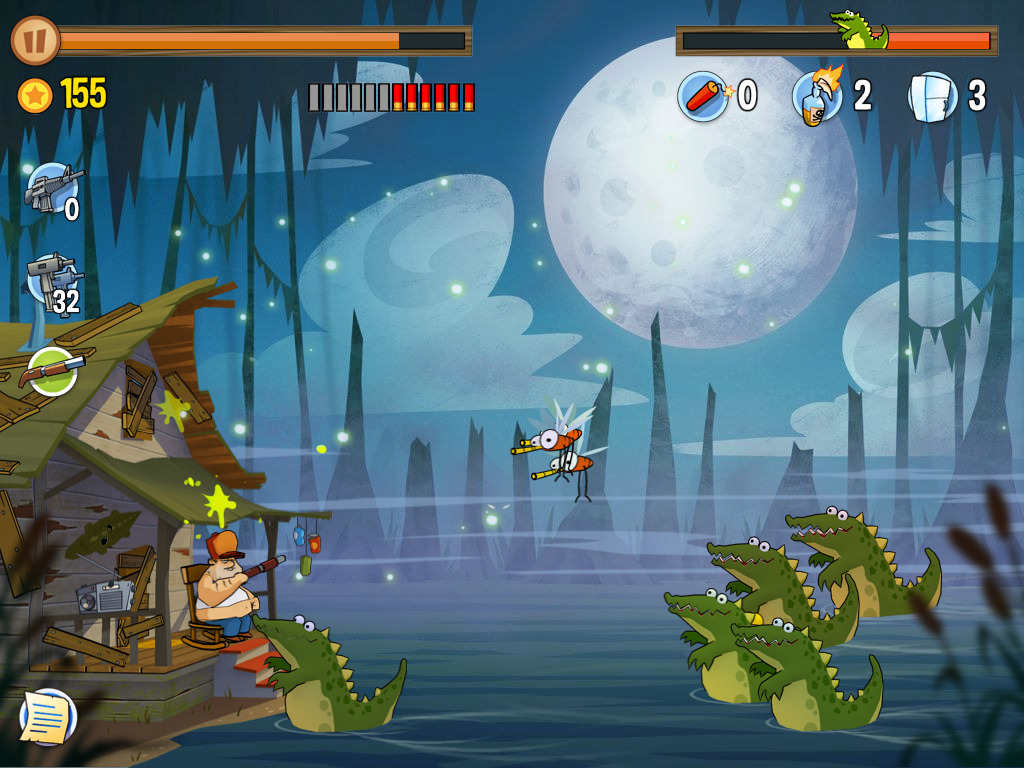Activate the ice block item
Viewport: 1024px width, 768px height.
932,97
